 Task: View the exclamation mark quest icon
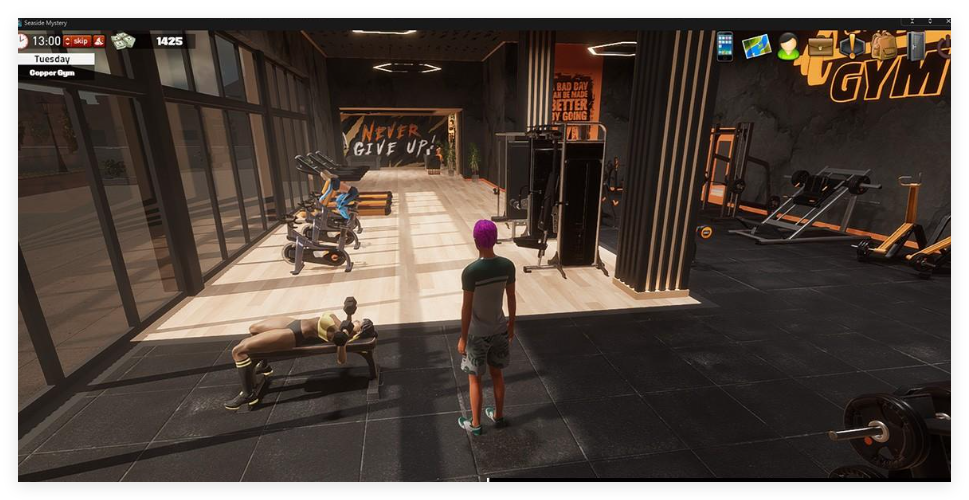pos(852,46)
